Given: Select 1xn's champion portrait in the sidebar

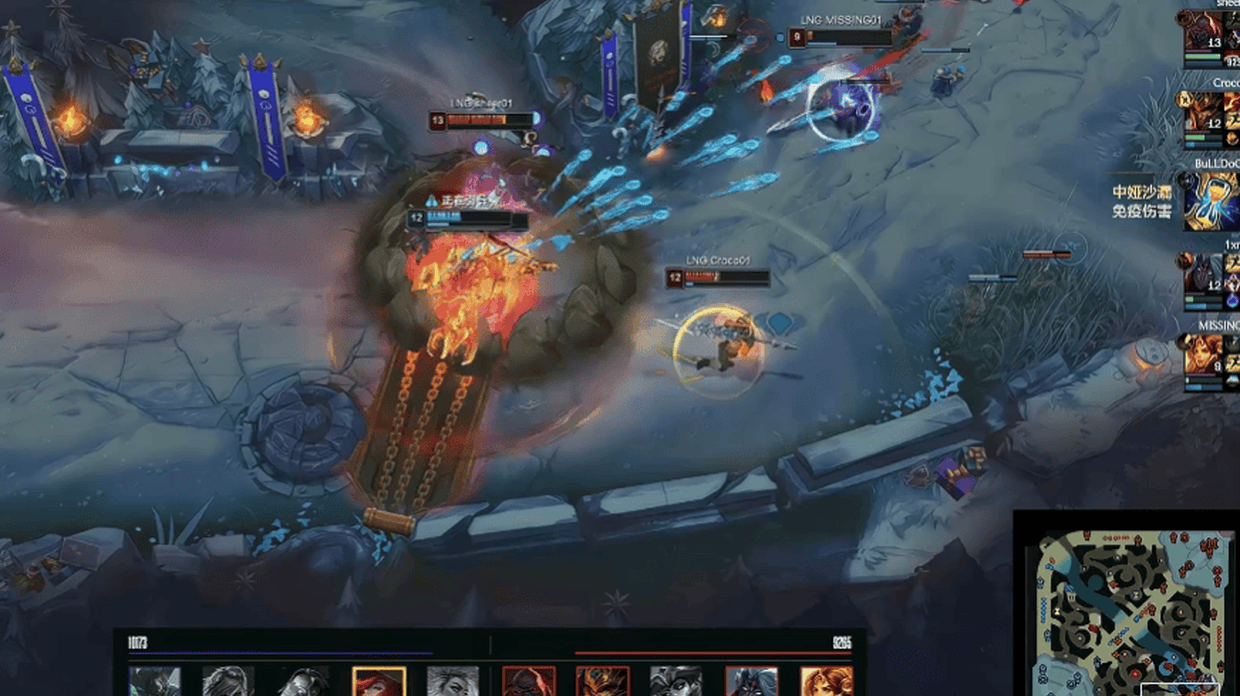Looking at the screenshot, I should 1203,277.
